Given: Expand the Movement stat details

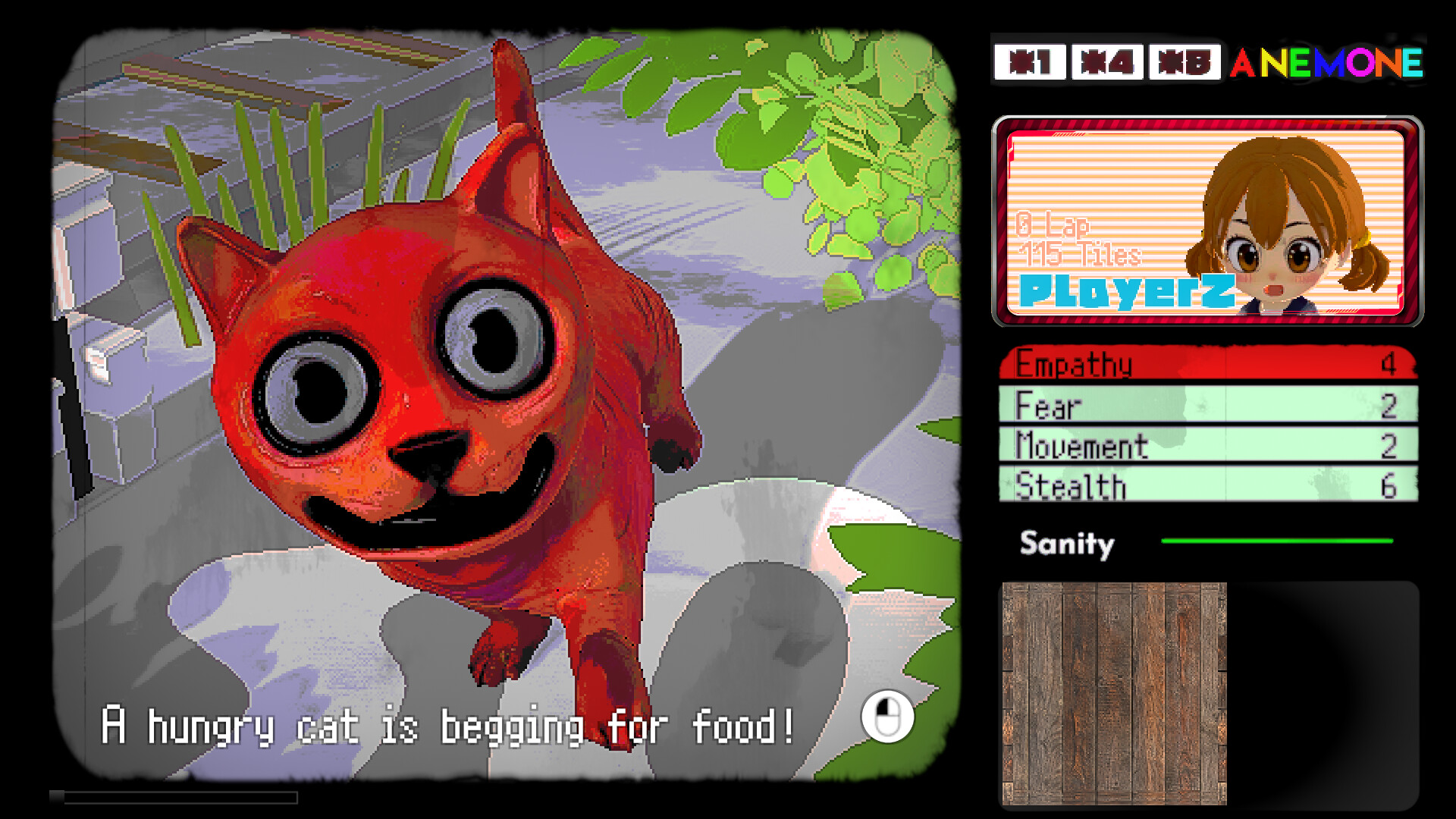Looking at the screenshot, I should tap(1206, 446).
